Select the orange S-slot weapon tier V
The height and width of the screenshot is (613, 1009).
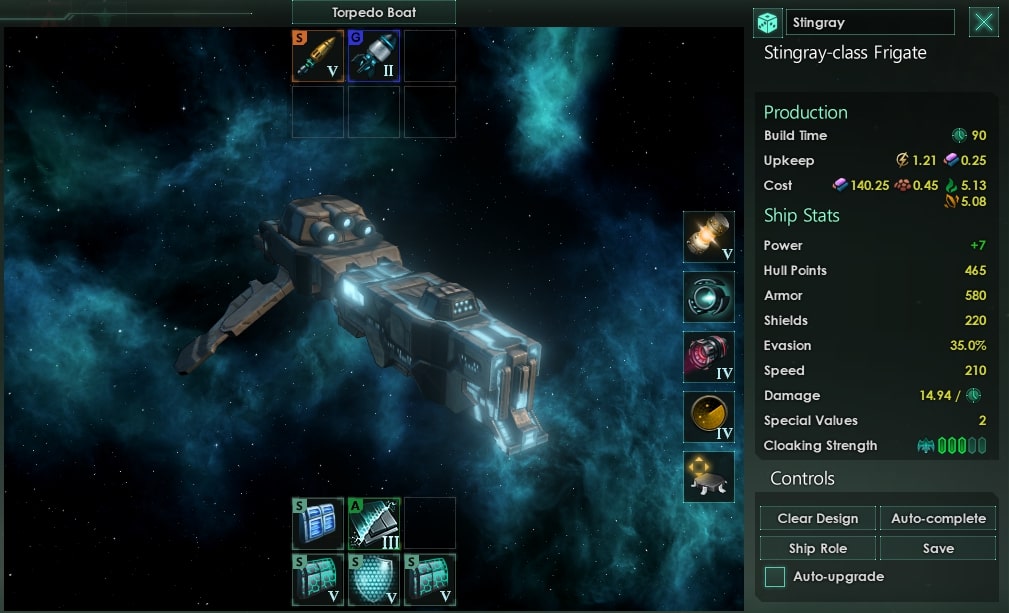tap(318, 56)
